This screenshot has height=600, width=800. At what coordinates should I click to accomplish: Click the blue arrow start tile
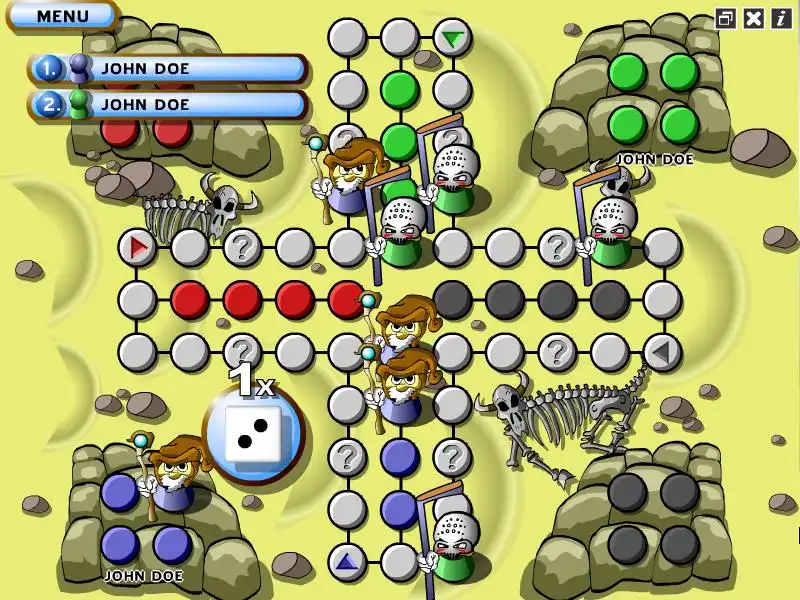347,562
